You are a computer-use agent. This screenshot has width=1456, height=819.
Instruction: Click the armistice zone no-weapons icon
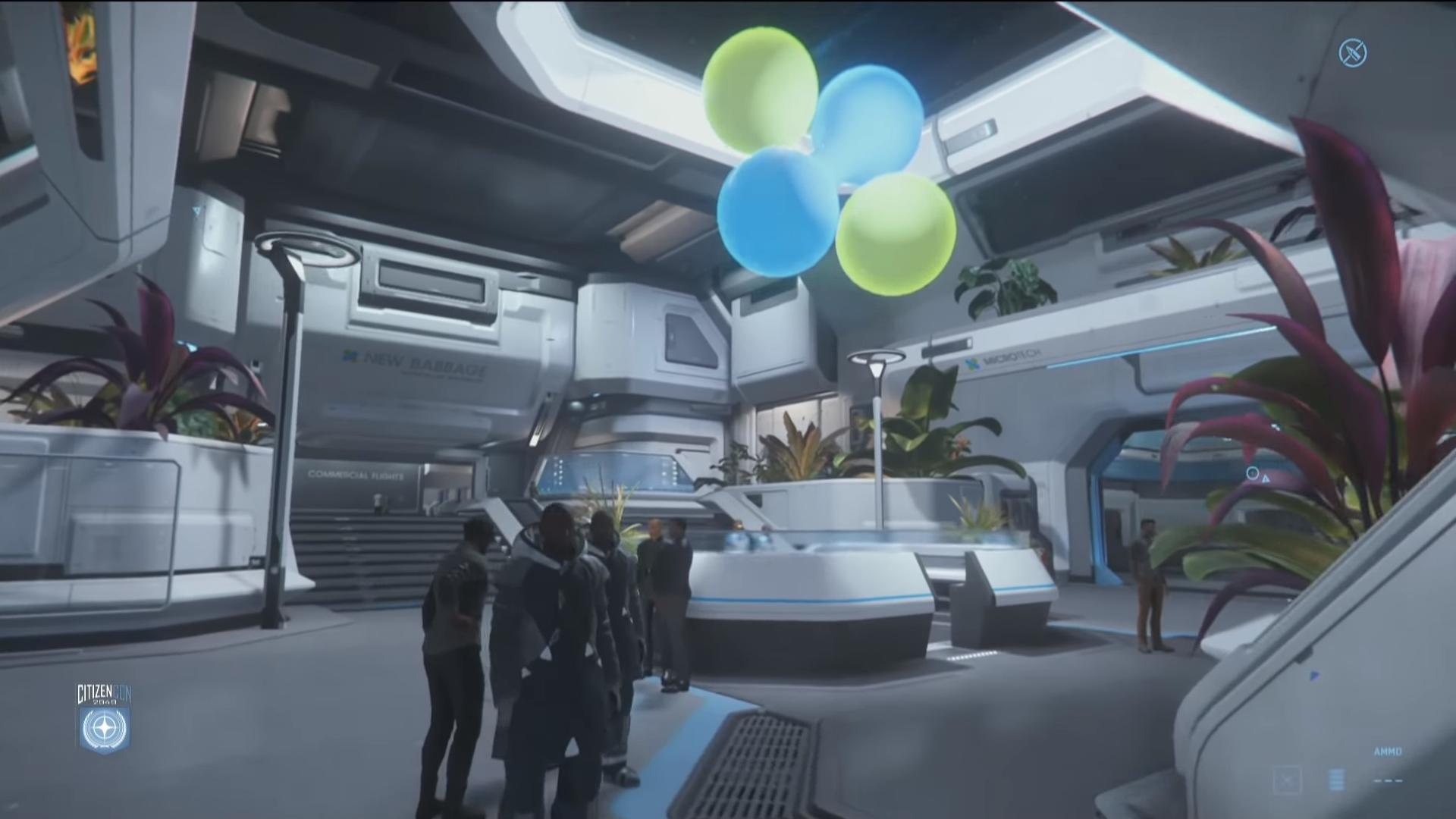(x=1353, y=52)
